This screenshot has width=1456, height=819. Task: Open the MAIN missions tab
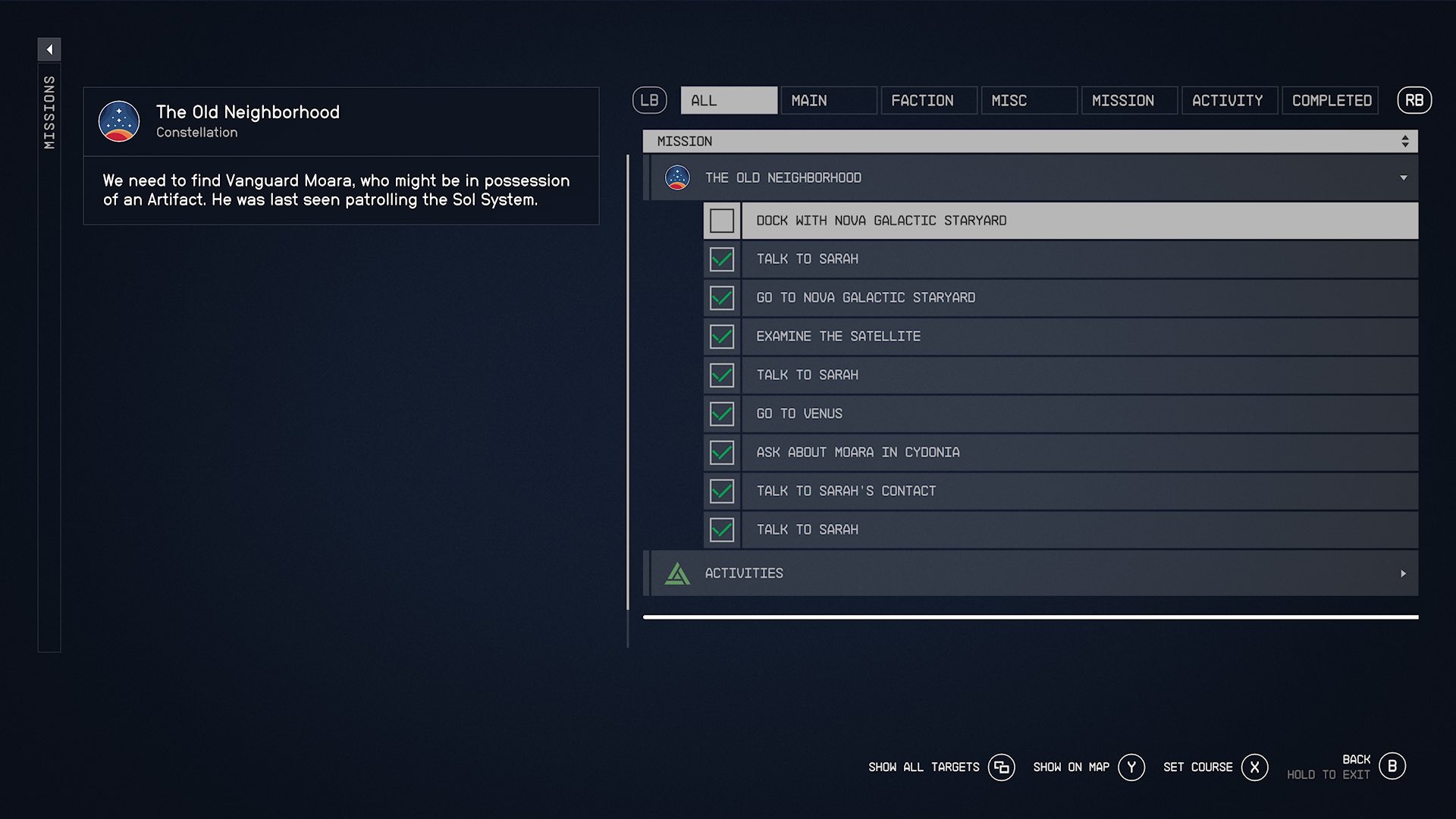[828, 100]
